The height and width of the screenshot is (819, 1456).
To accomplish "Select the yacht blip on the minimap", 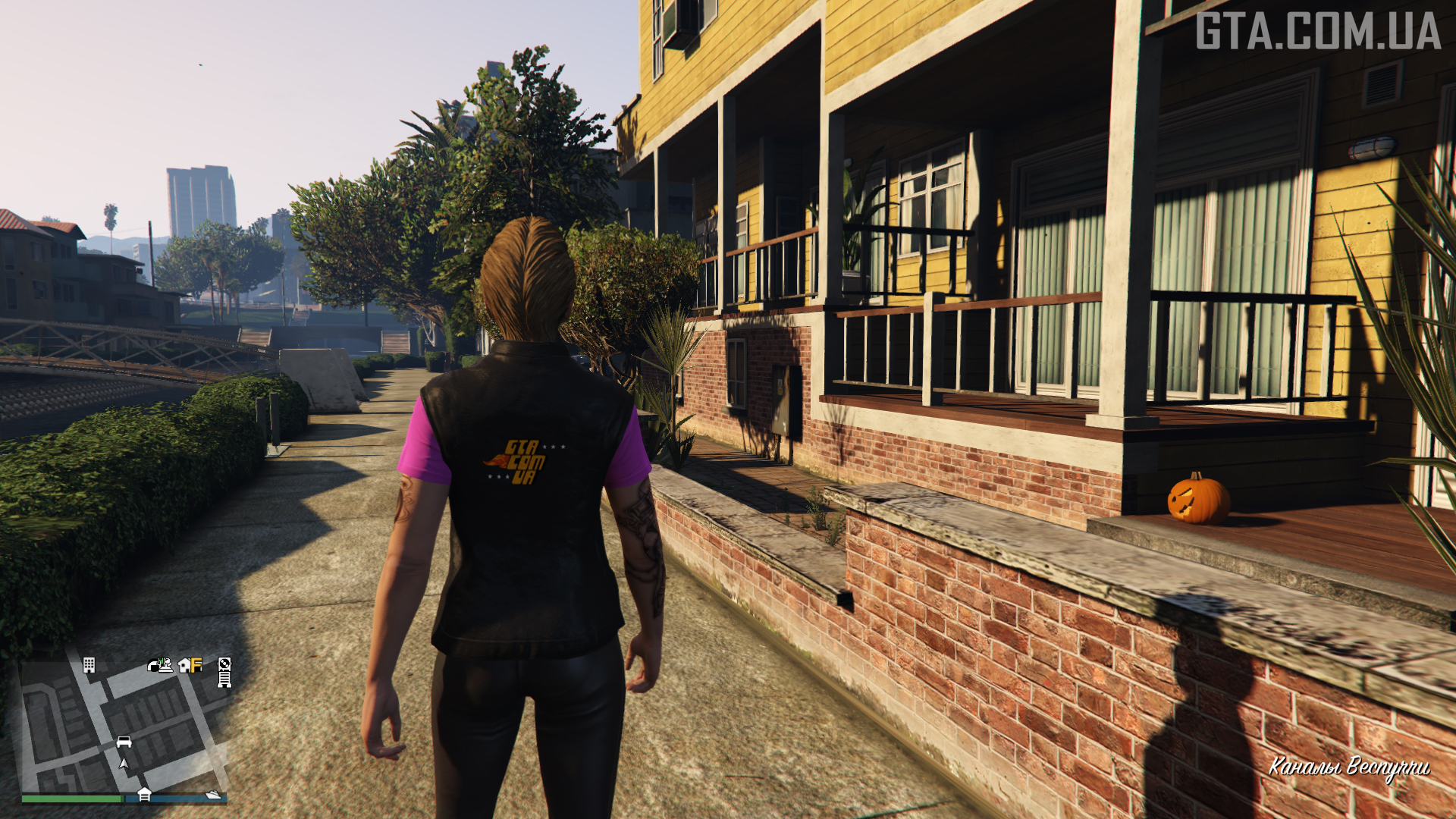I will (x=214, y=795).
